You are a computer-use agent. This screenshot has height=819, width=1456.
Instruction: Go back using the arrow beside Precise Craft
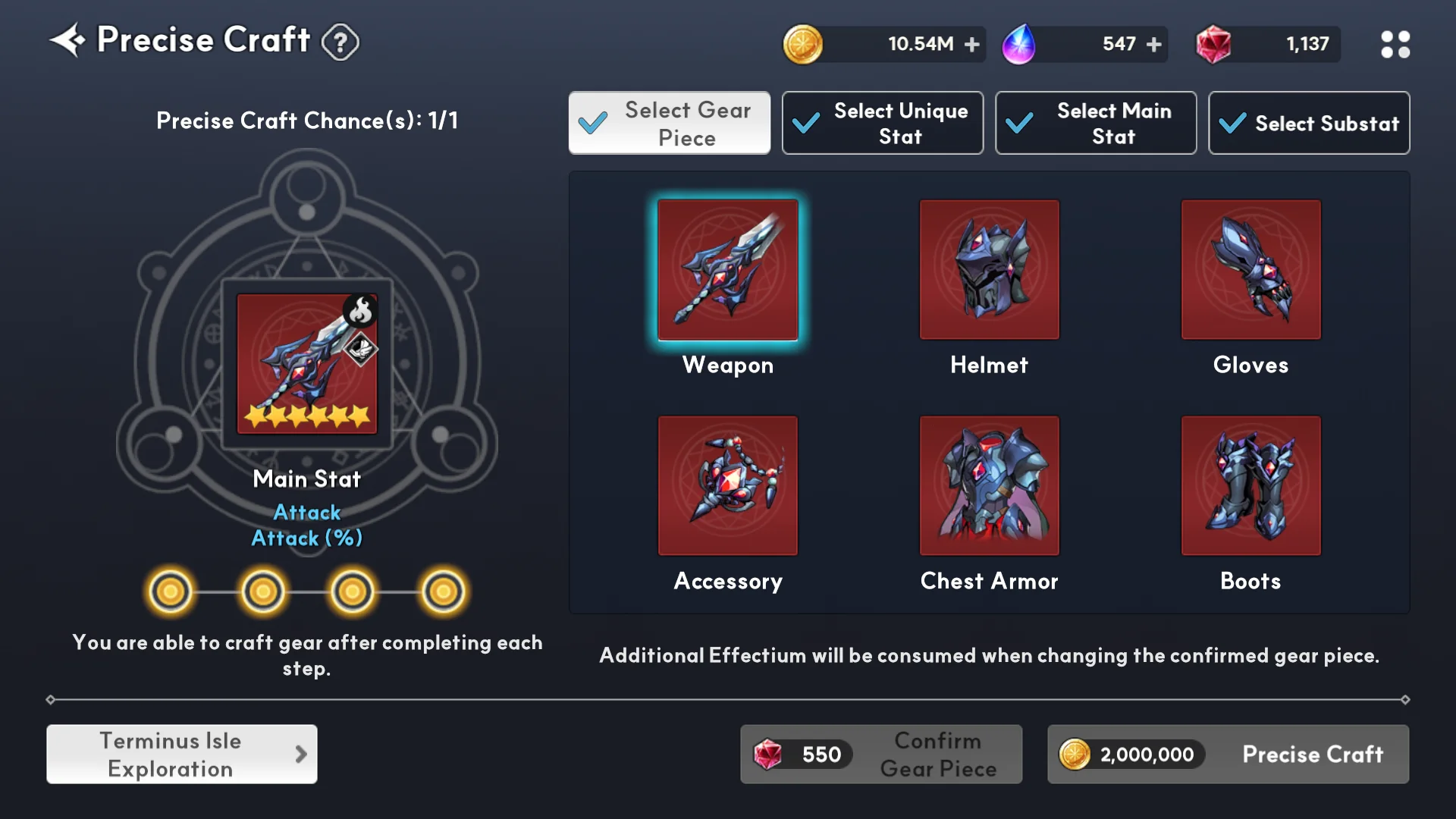[68, 40]
